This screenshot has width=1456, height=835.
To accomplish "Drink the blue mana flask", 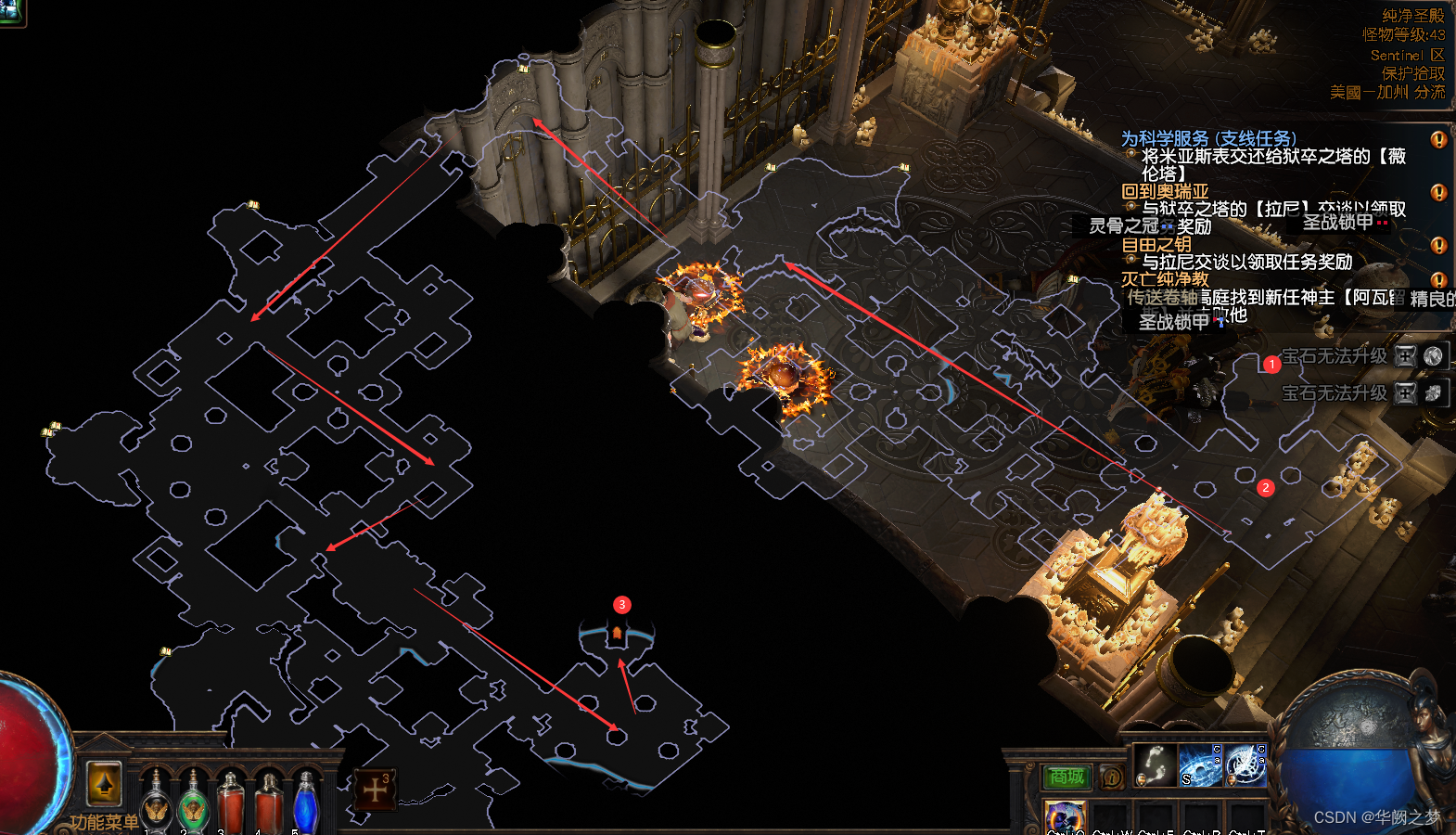I will coord(306,801).
